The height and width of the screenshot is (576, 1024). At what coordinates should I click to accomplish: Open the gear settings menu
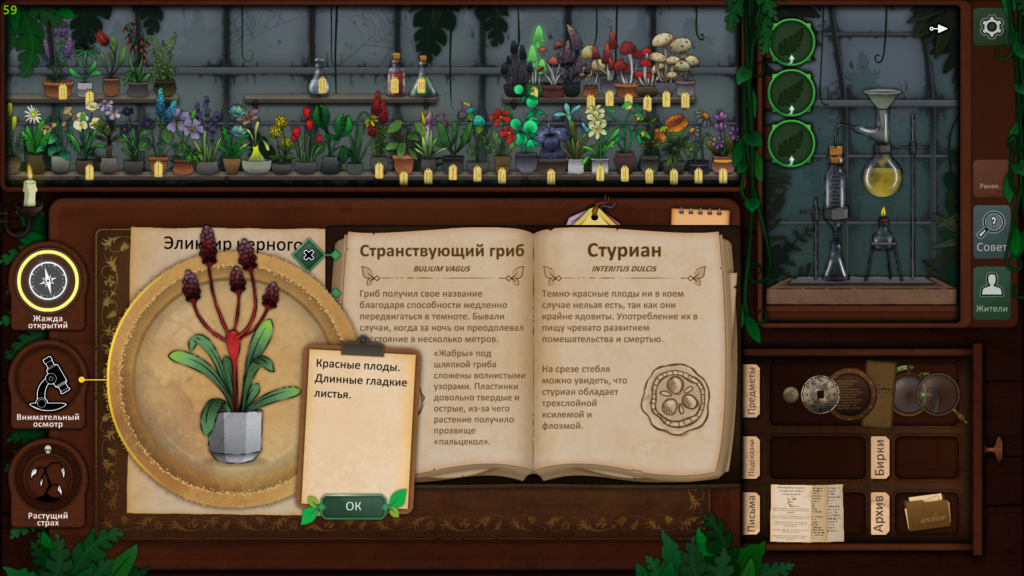point(991,27)
